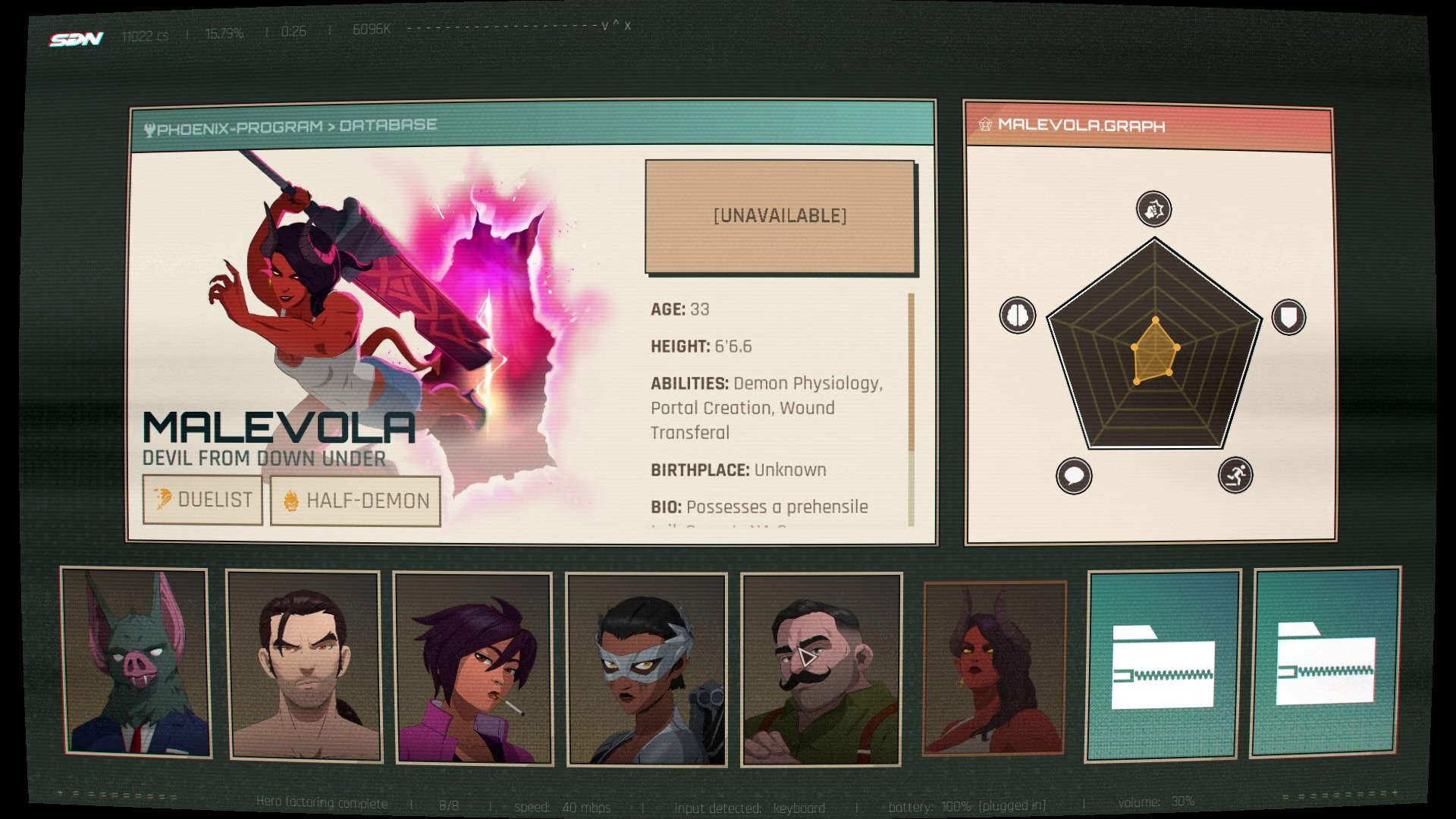
Task: Select the bat creature hero portrait
Action: (x=136, y=662)
